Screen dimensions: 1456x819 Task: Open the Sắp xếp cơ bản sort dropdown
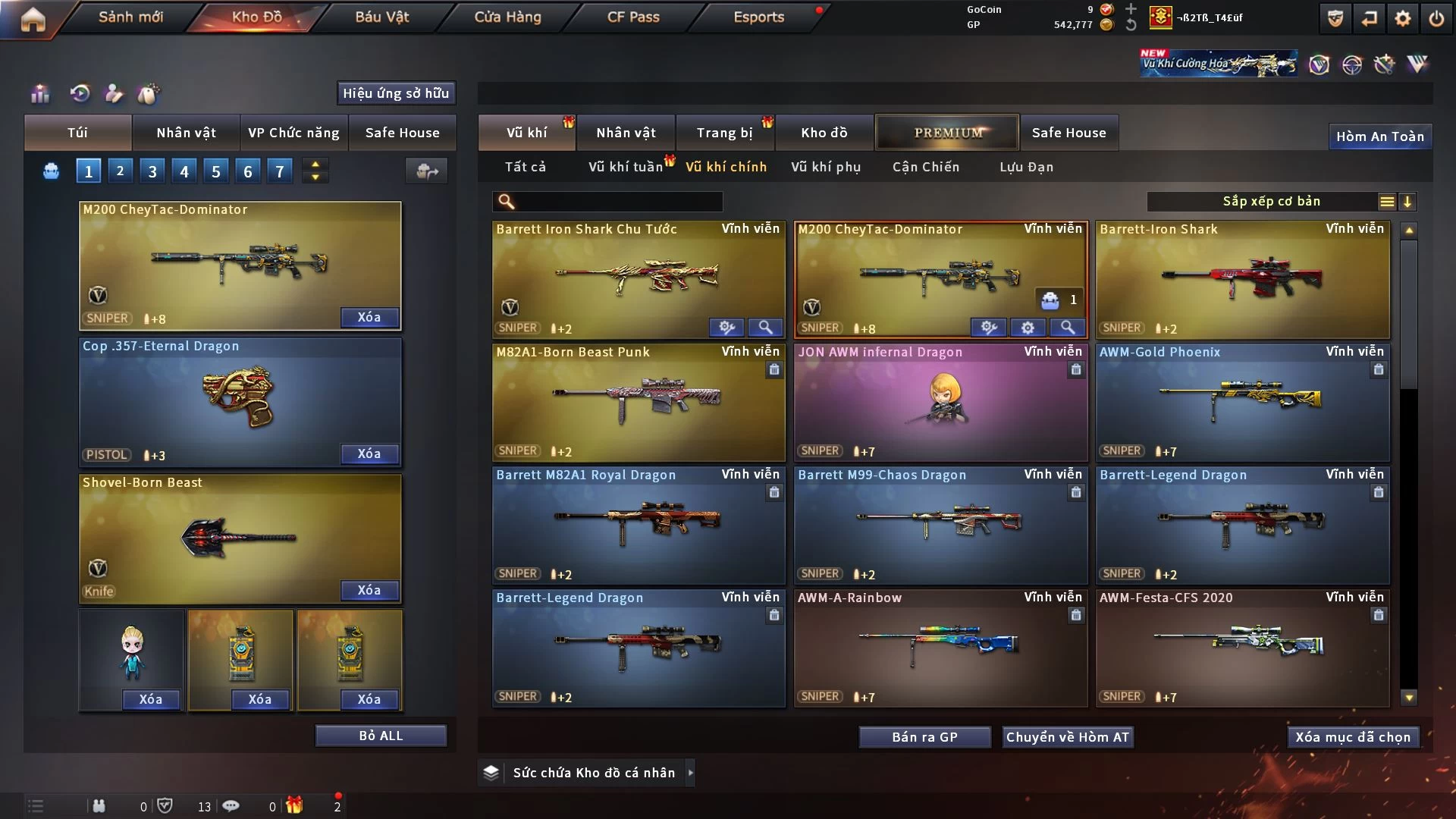coord(1271,202)
